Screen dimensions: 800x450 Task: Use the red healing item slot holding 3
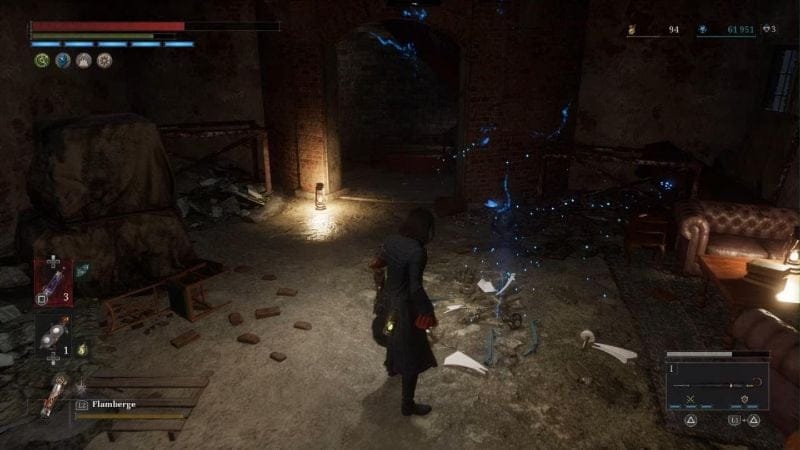(x=53, y=281)
